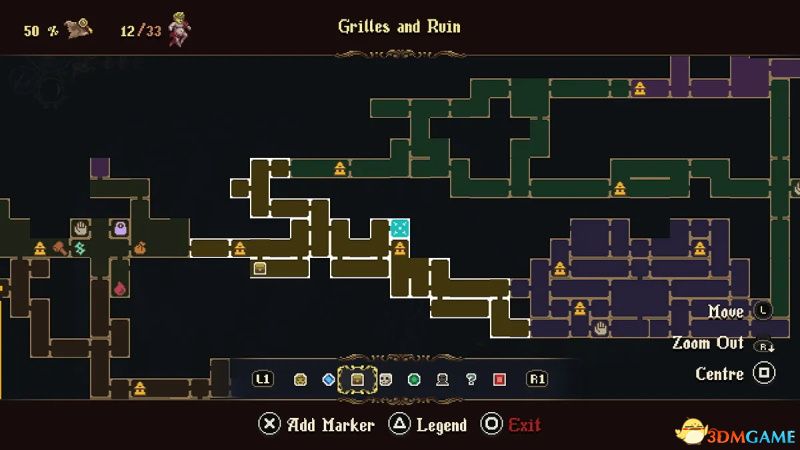Viewport: 800px width, 450px height.
Task: Select the hammer icon on the map
Action: pyautogui.click(x=59, y=247)
